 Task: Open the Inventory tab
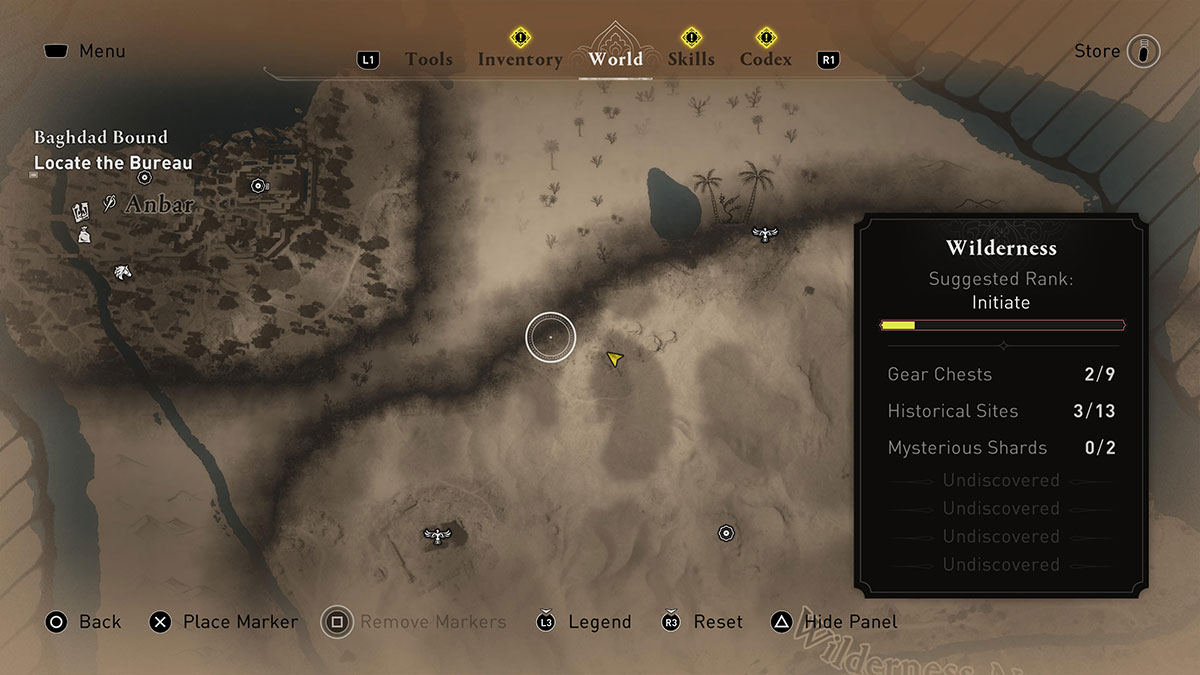519,59
